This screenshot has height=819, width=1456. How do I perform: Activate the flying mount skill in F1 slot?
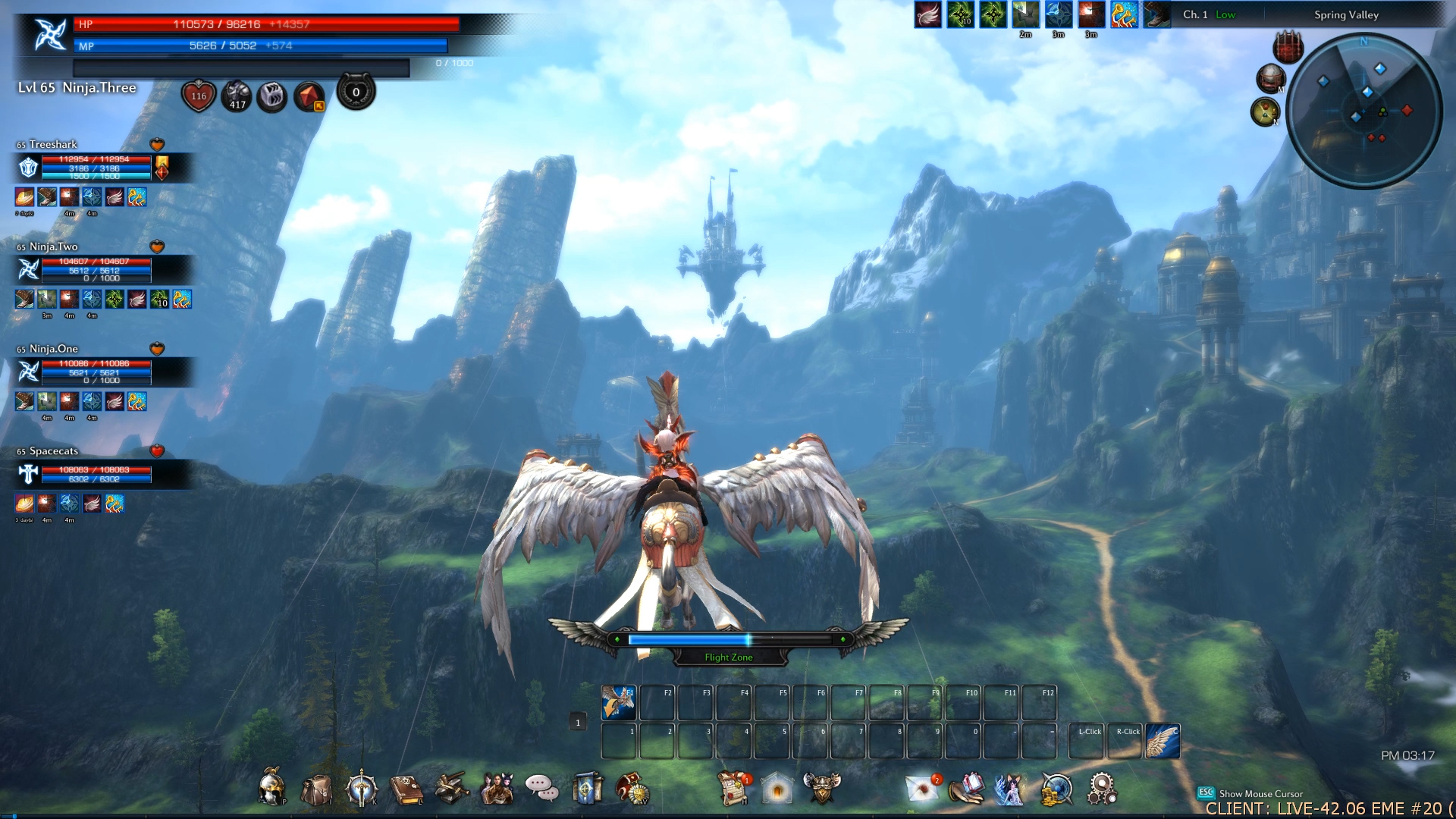619,703
